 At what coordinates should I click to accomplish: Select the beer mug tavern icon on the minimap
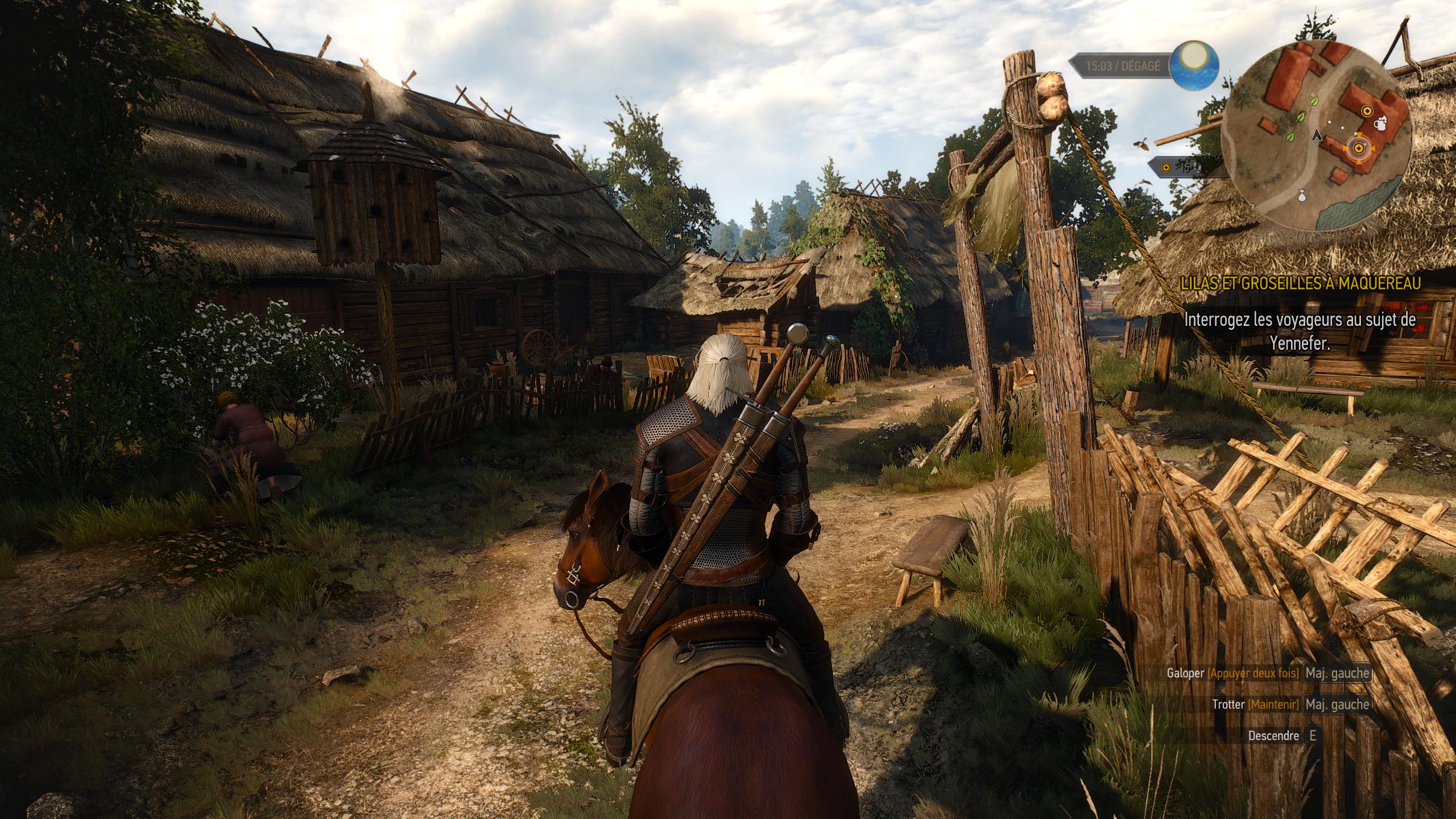pos(1380,125)
